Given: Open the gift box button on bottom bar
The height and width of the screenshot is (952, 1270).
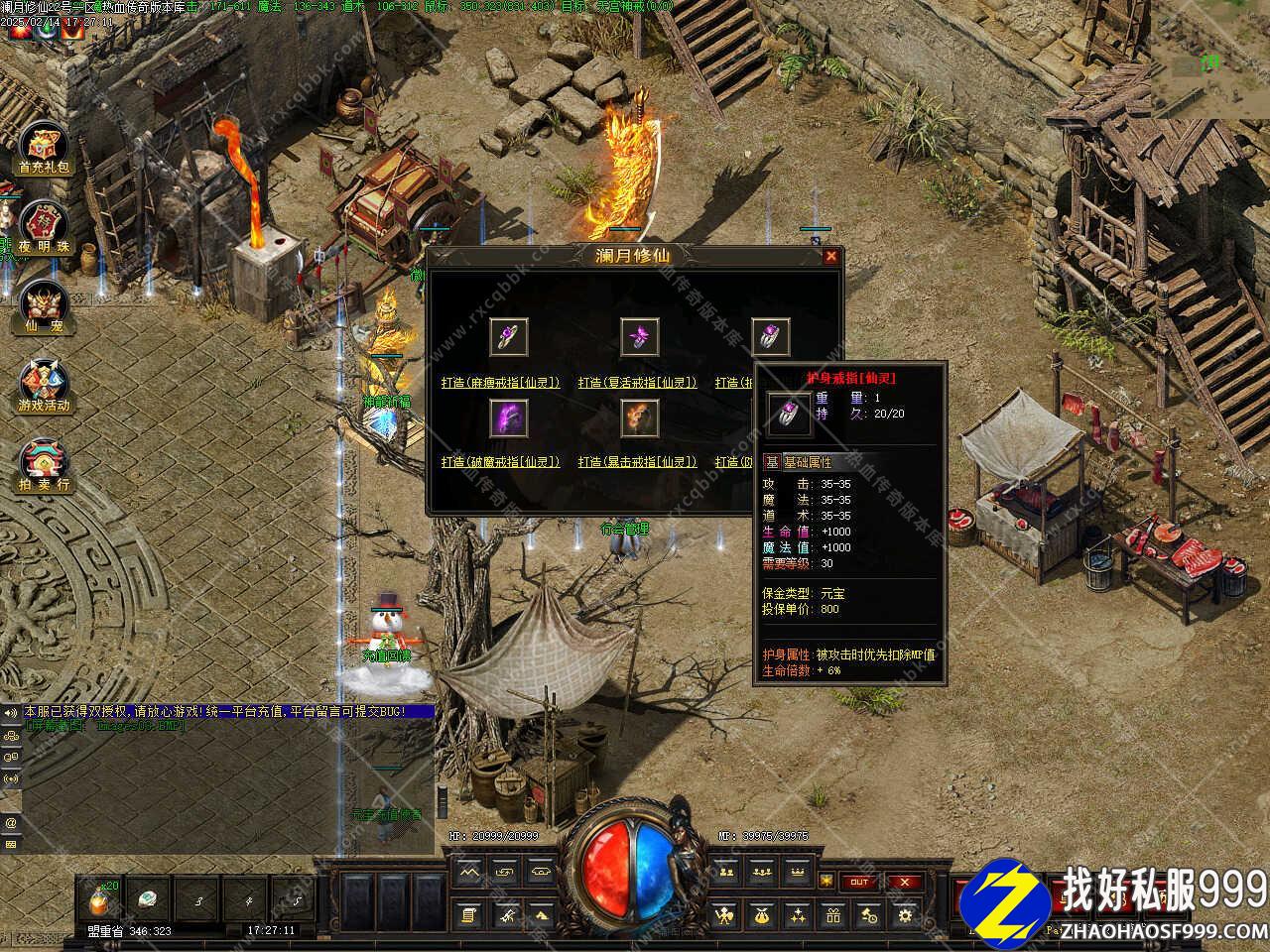Looking at the screenshot, I should tap(833, 916).
